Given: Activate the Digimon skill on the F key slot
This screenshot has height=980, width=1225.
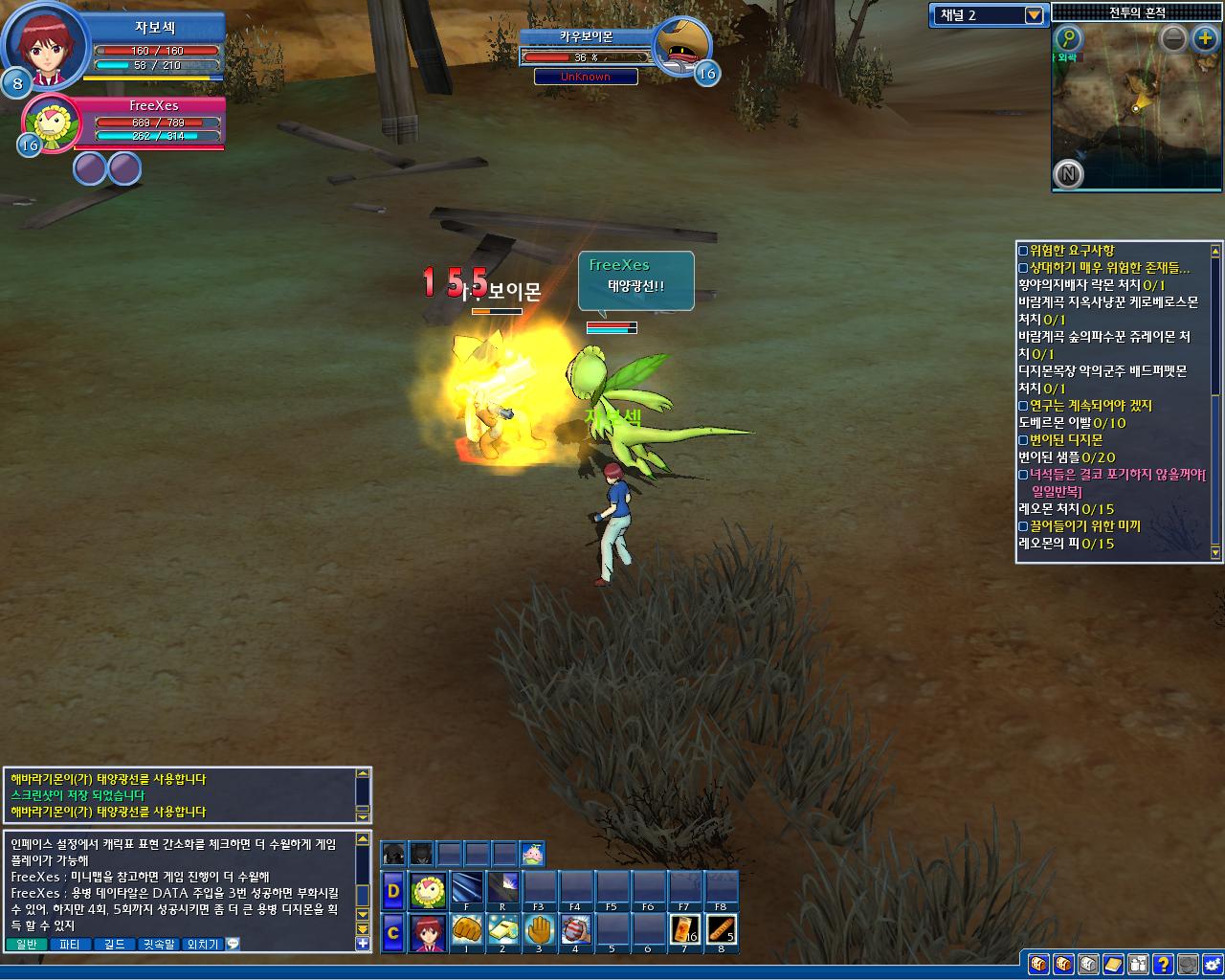Looking at the screenshot, I should [466, 888].
